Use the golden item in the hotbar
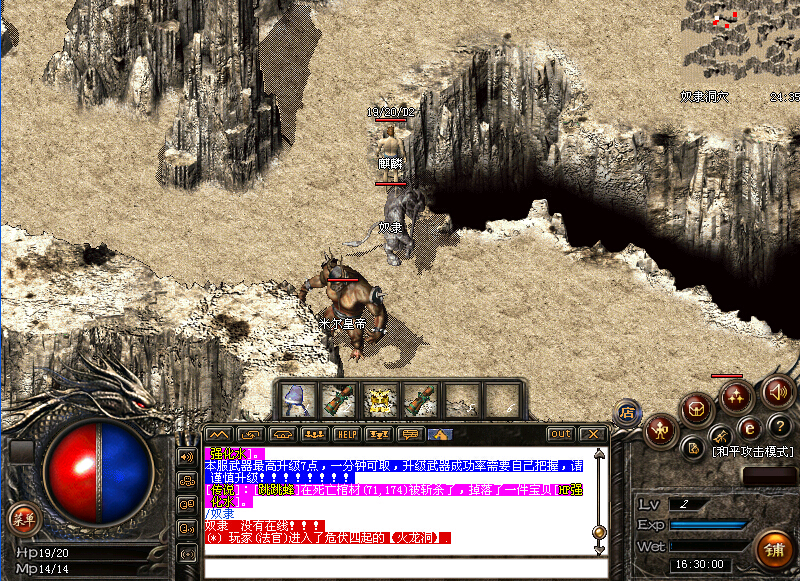Viewport: 800px width, 581px height. pyautogui.click(x=378, y=400)
